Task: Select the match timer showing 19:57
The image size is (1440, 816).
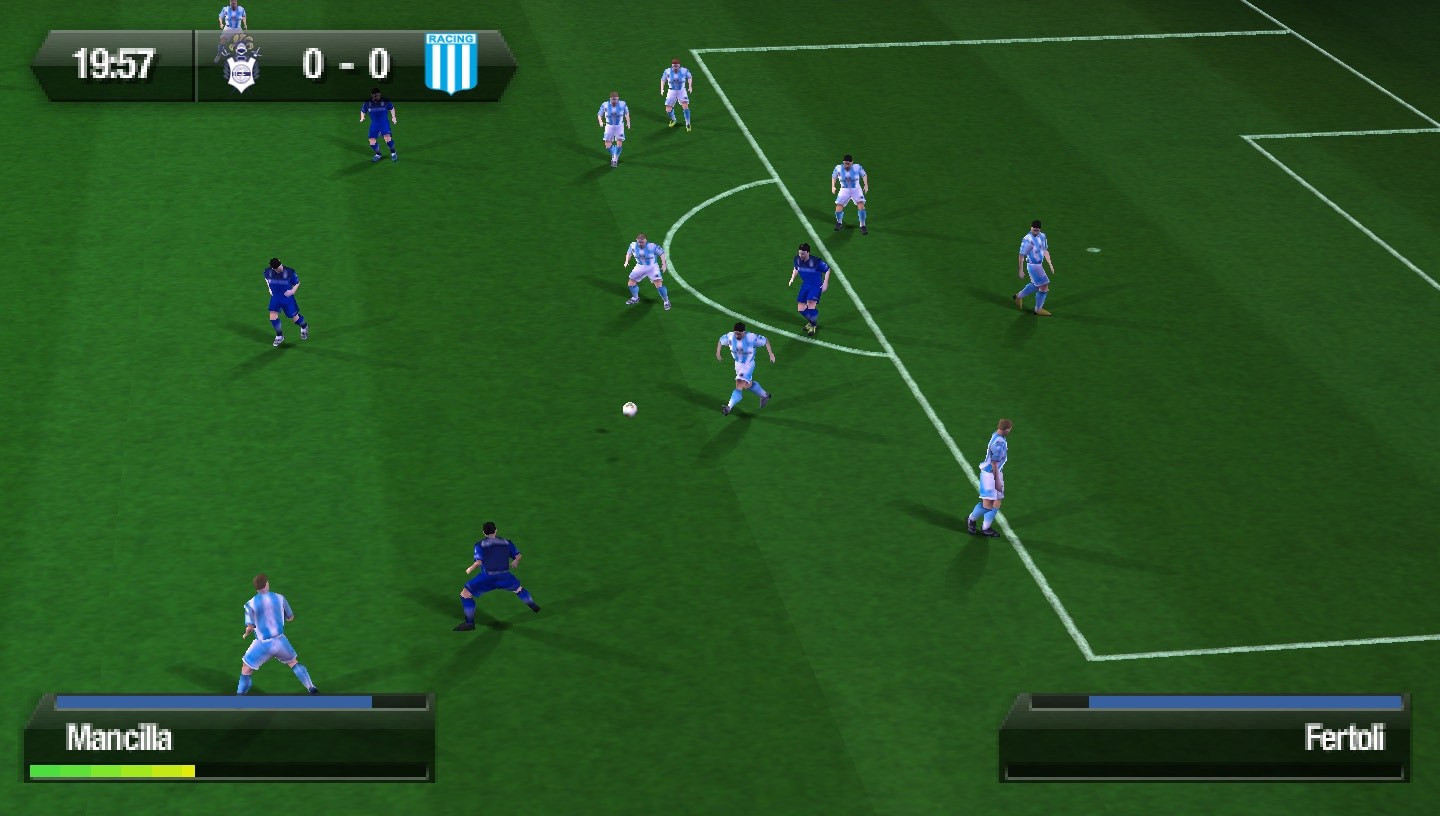Action: (113, 62)
